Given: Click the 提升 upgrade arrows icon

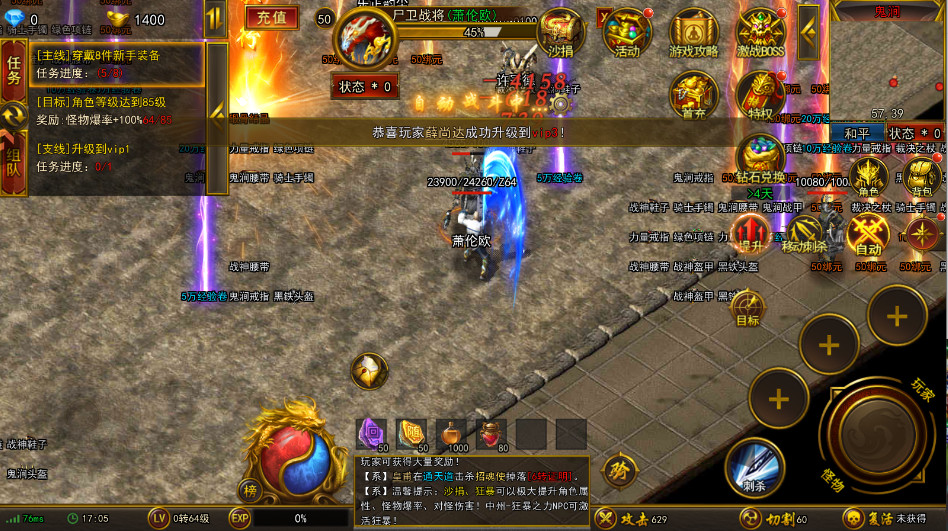Looking at the screenshot, I should coord(745,234).
